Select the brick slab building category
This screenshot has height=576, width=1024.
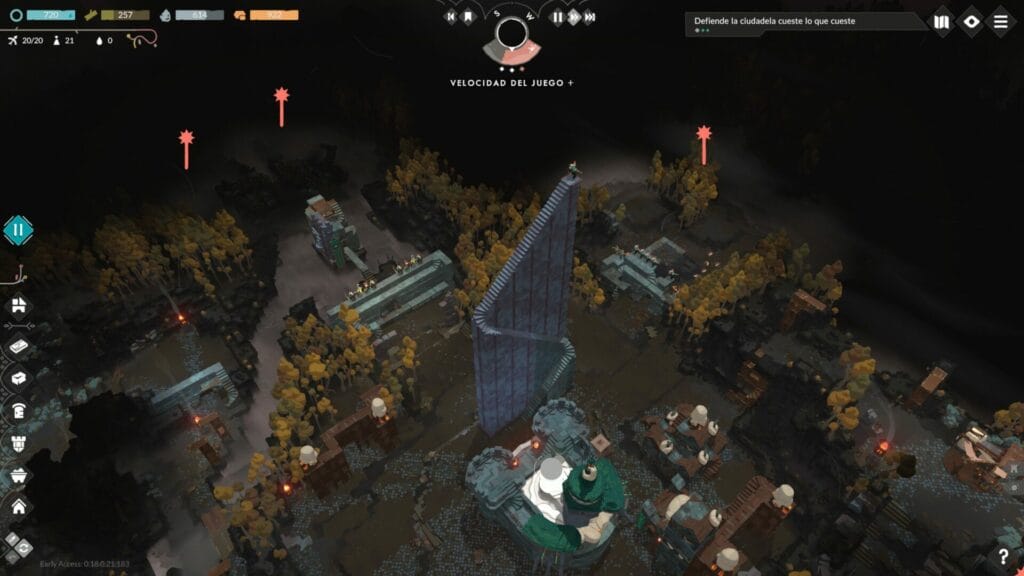pyautogui.click(x=18, y=345)
